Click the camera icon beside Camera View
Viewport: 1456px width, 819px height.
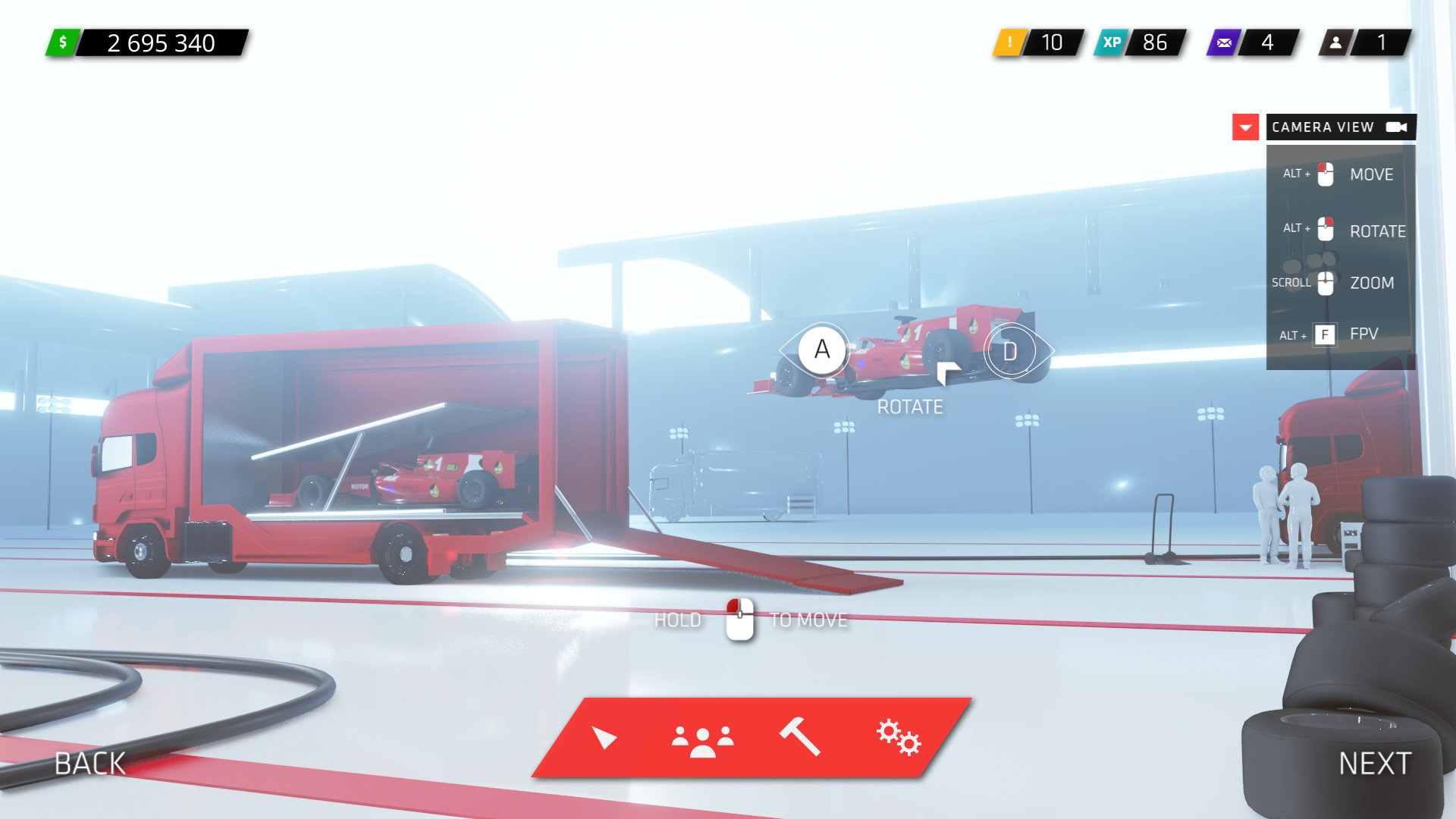tap(1398, 127)
